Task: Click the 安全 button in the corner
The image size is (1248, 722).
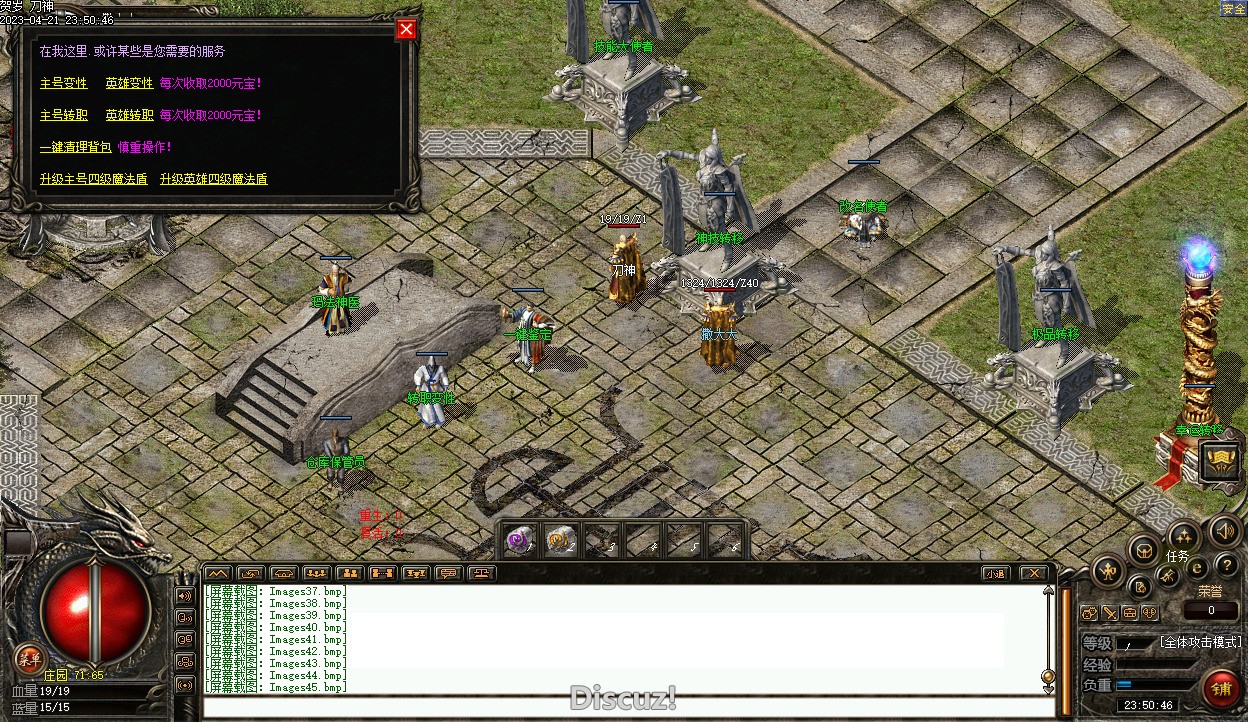Action: [x=1233, y=9]
